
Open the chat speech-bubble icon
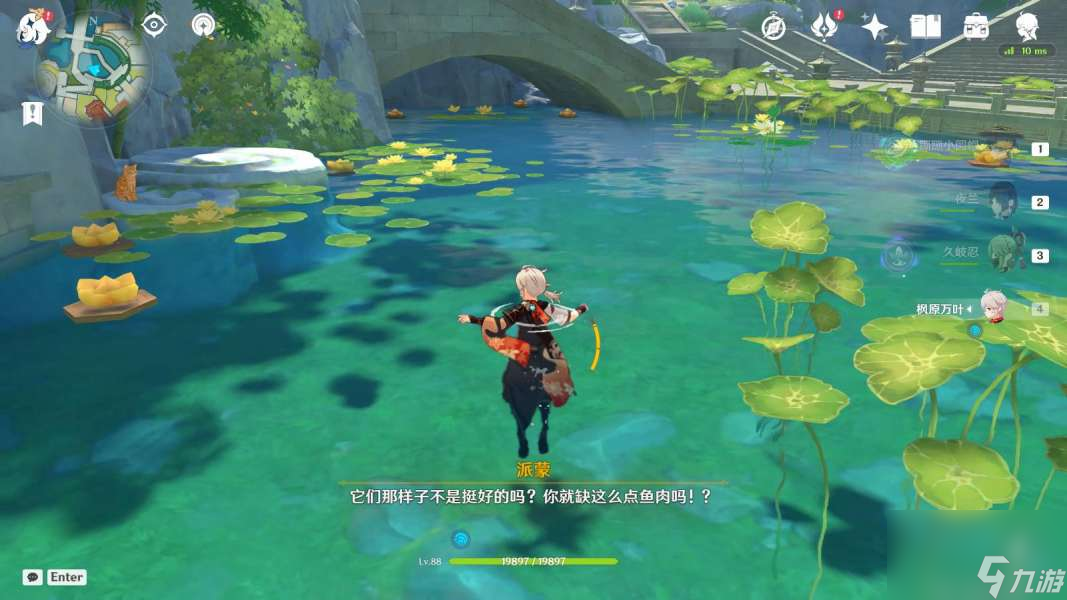32,577
